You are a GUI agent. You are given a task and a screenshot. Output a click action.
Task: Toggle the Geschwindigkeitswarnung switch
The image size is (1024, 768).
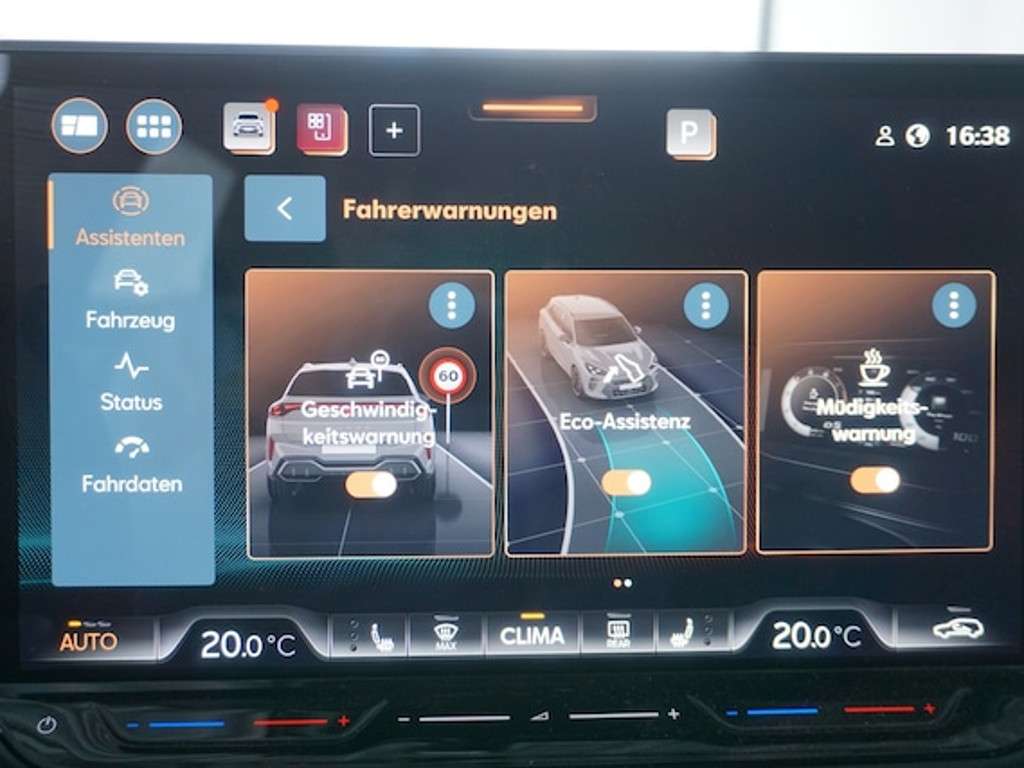coord(370,485)
